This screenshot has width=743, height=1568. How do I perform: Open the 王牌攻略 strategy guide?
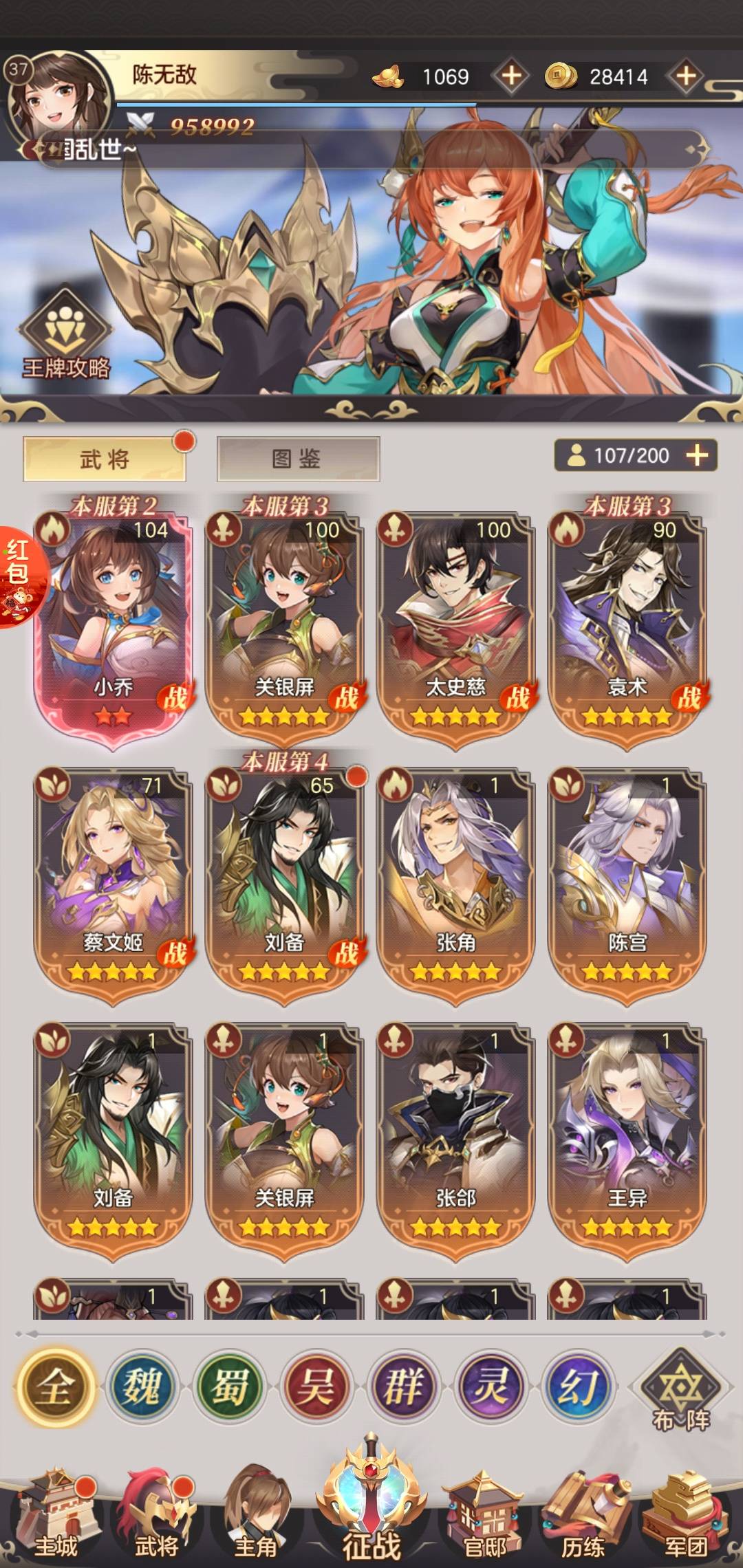click(x=66, y=338)
